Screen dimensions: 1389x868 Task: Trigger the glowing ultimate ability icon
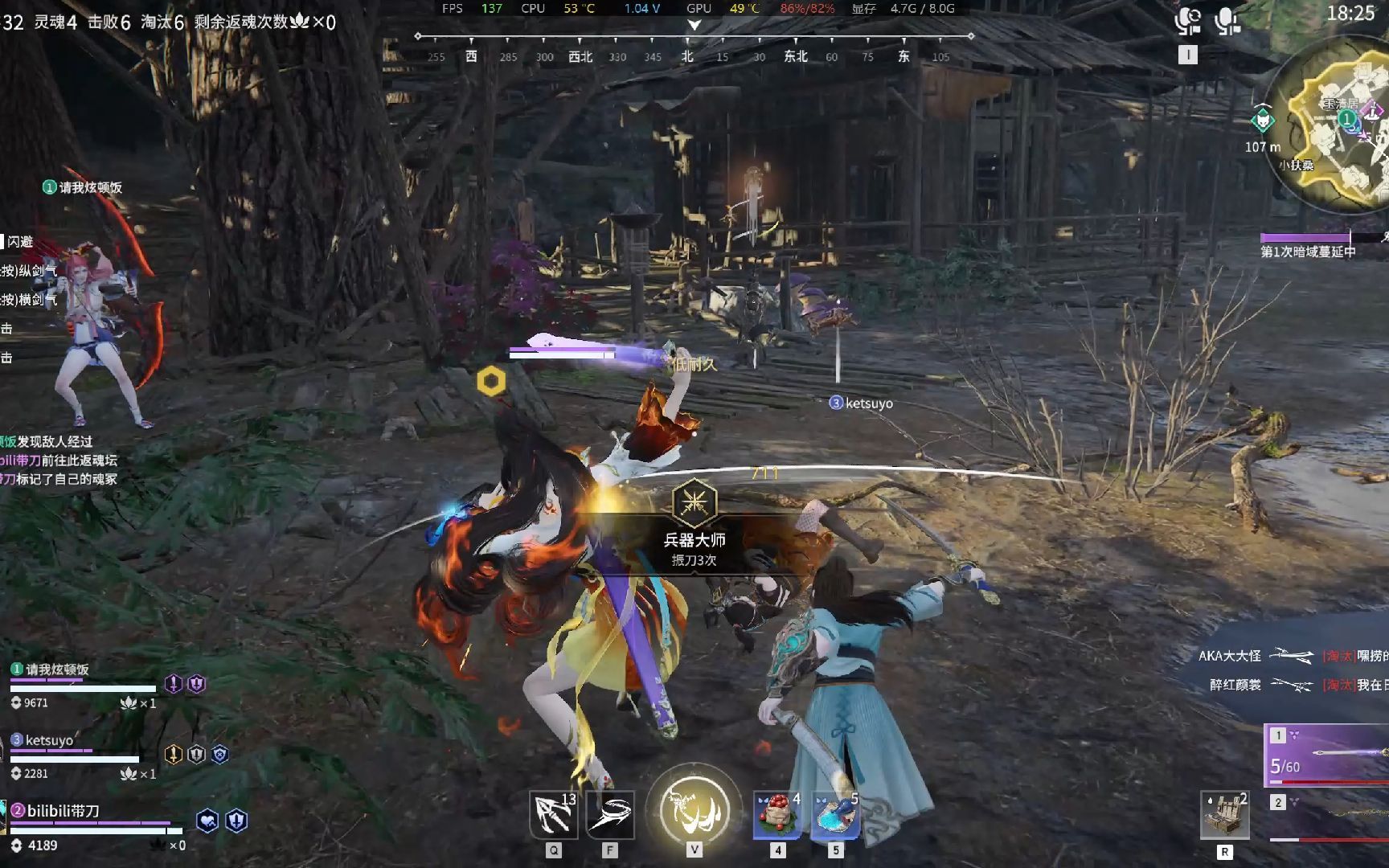694,810
